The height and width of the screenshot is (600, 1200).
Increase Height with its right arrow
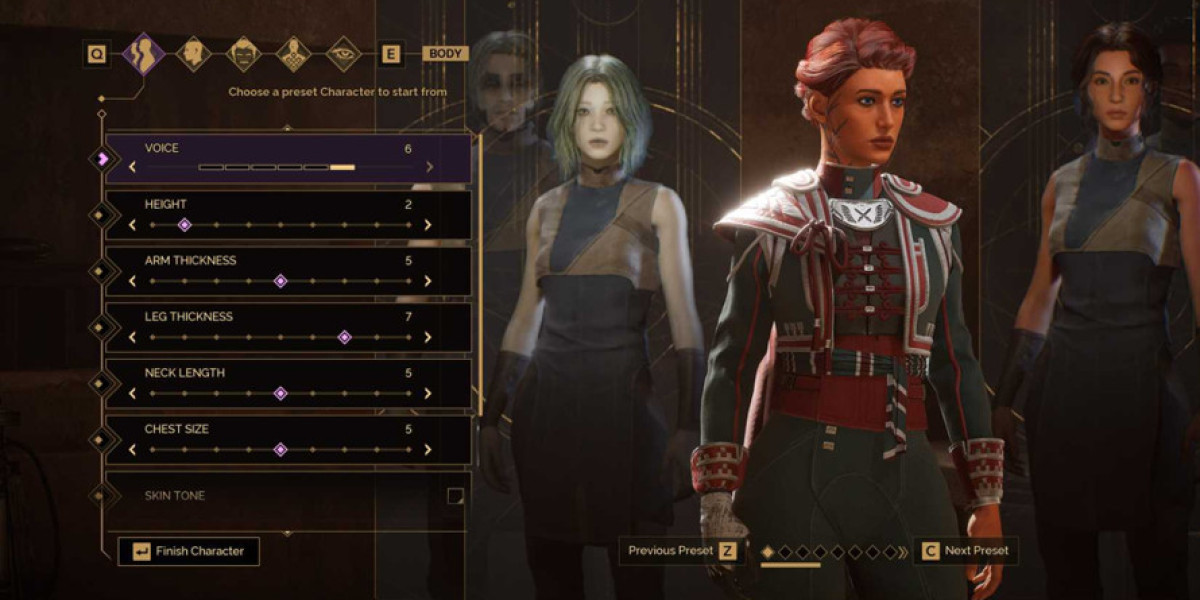(x=428, y=225)
